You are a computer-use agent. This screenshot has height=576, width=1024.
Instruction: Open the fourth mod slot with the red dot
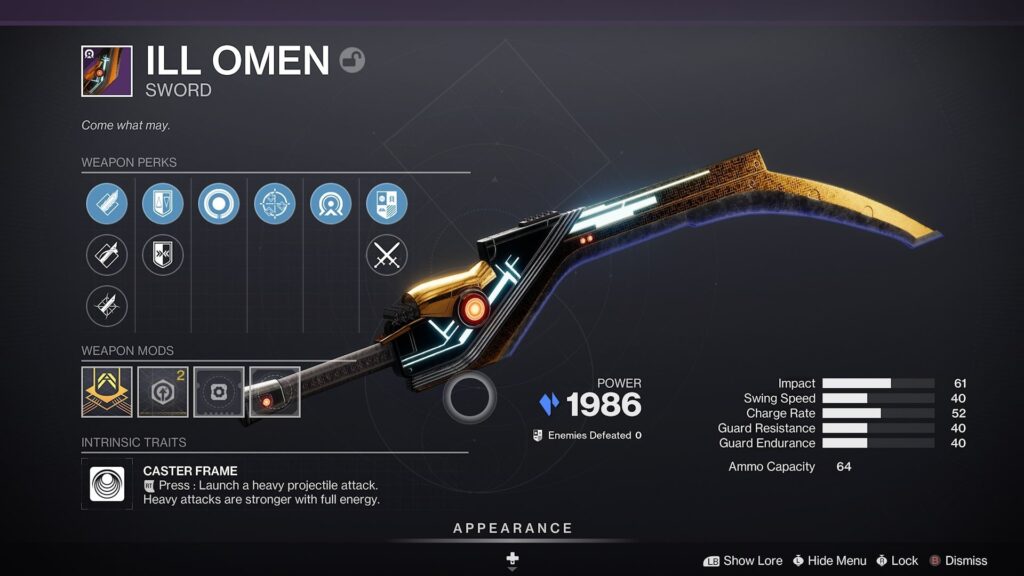point(275,391)
